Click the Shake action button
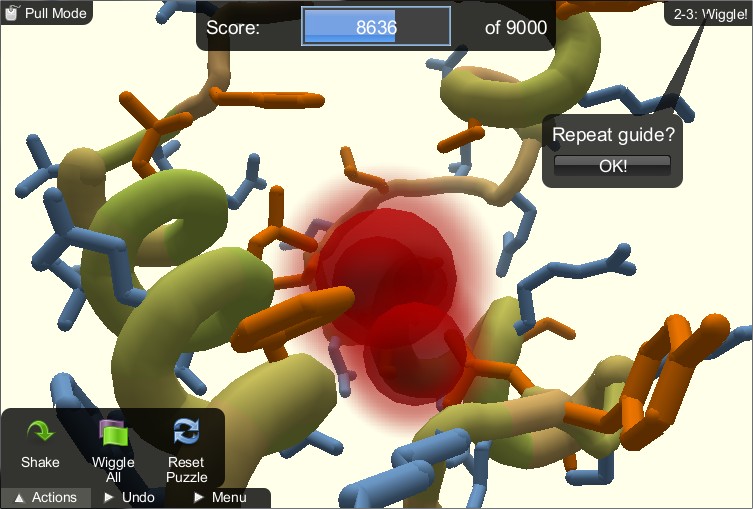This screenshot has width=753, height=509. point(40,443)
